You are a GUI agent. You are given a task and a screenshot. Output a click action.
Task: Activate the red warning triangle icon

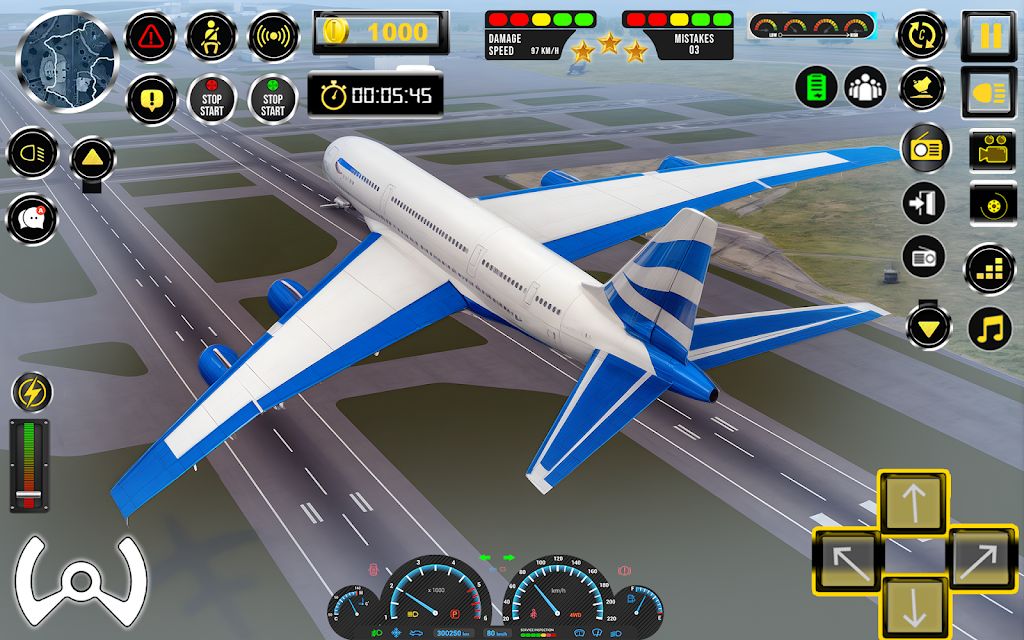pos(152,37)
